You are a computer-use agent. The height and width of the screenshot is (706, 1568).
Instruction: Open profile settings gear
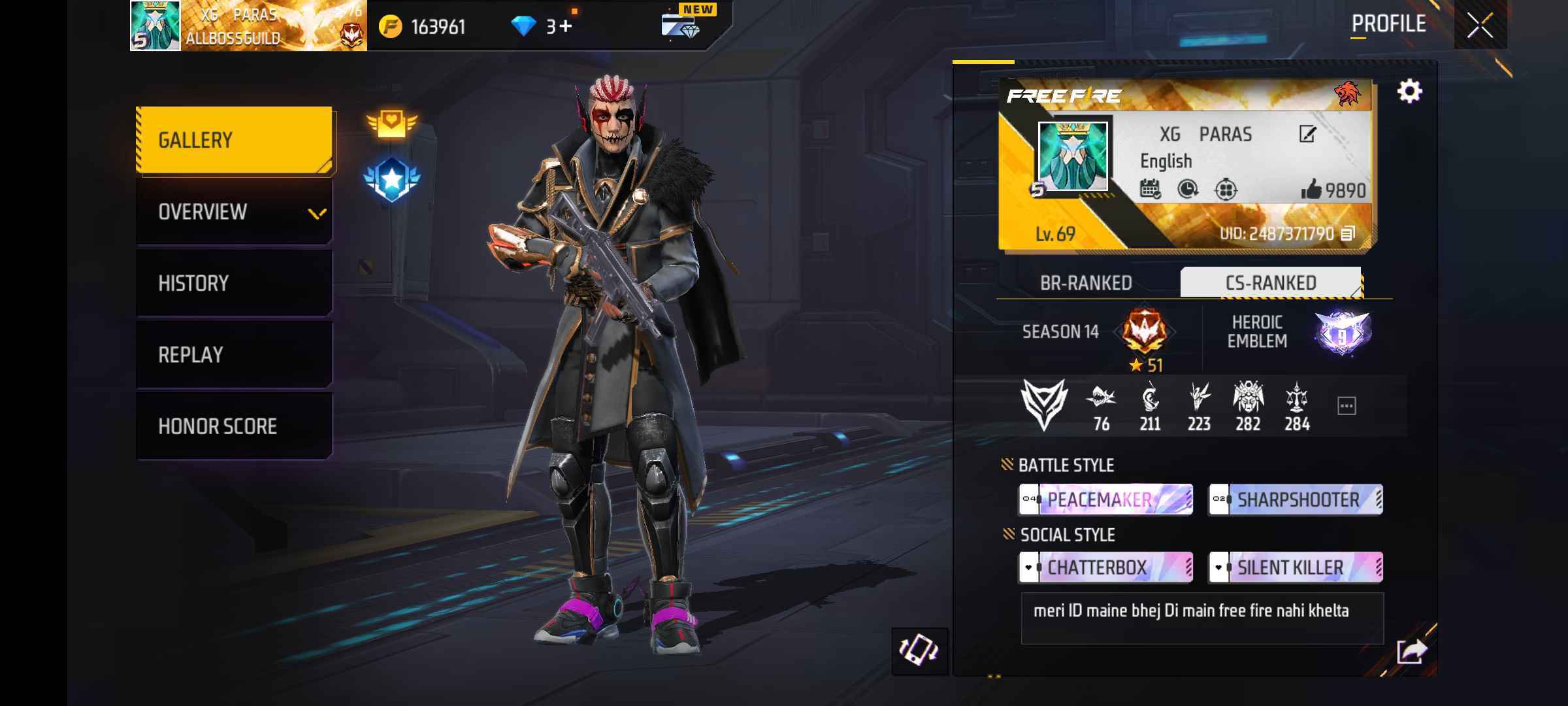click(x=1409, y=92)
